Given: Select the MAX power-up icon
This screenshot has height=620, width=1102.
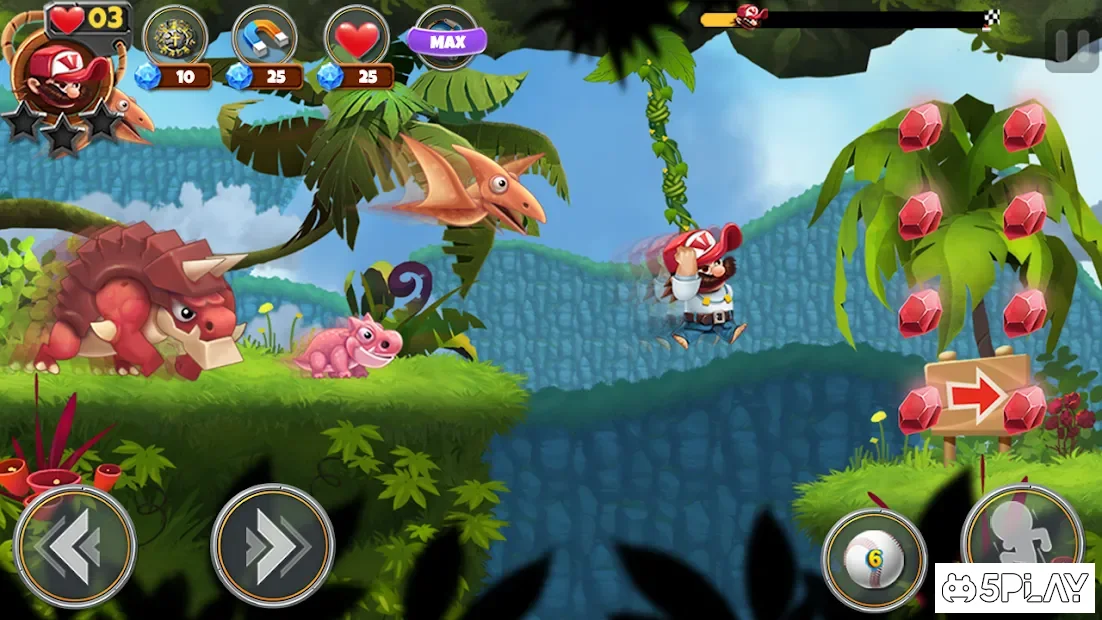Looking at the screenshot, I should pyautogui.click(x=446, y=40).
